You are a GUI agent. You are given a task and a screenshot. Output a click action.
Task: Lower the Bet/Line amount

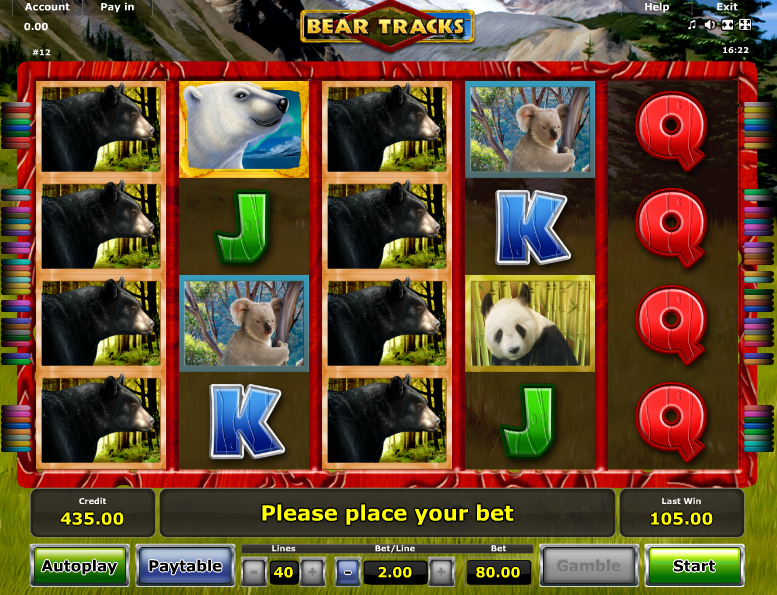click(347, 573)
